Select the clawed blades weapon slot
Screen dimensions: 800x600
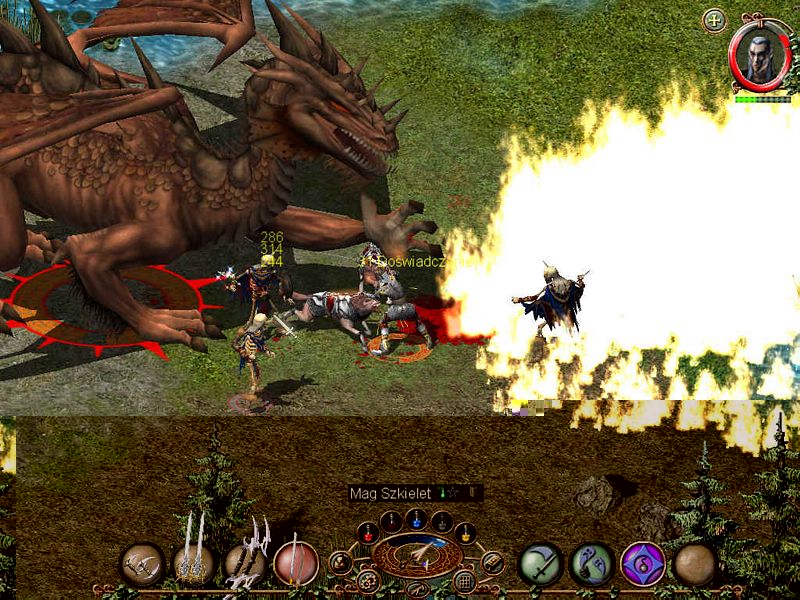coord(245,564)
